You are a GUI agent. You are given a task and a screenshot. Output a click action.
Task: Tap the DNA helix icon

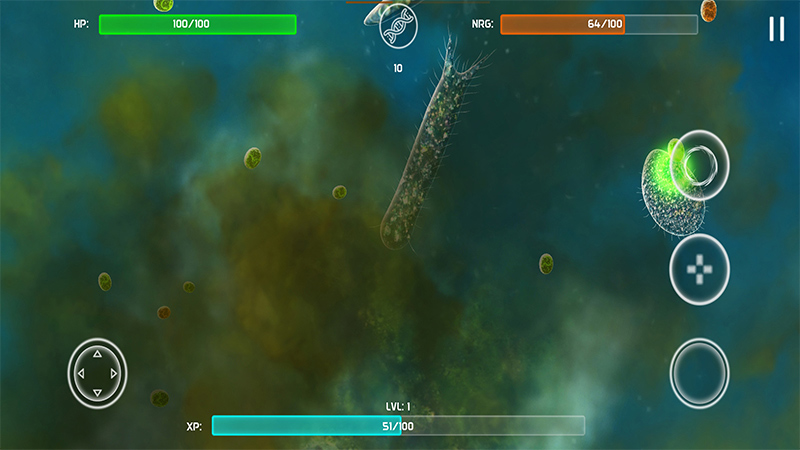click(x=397, y=30)
